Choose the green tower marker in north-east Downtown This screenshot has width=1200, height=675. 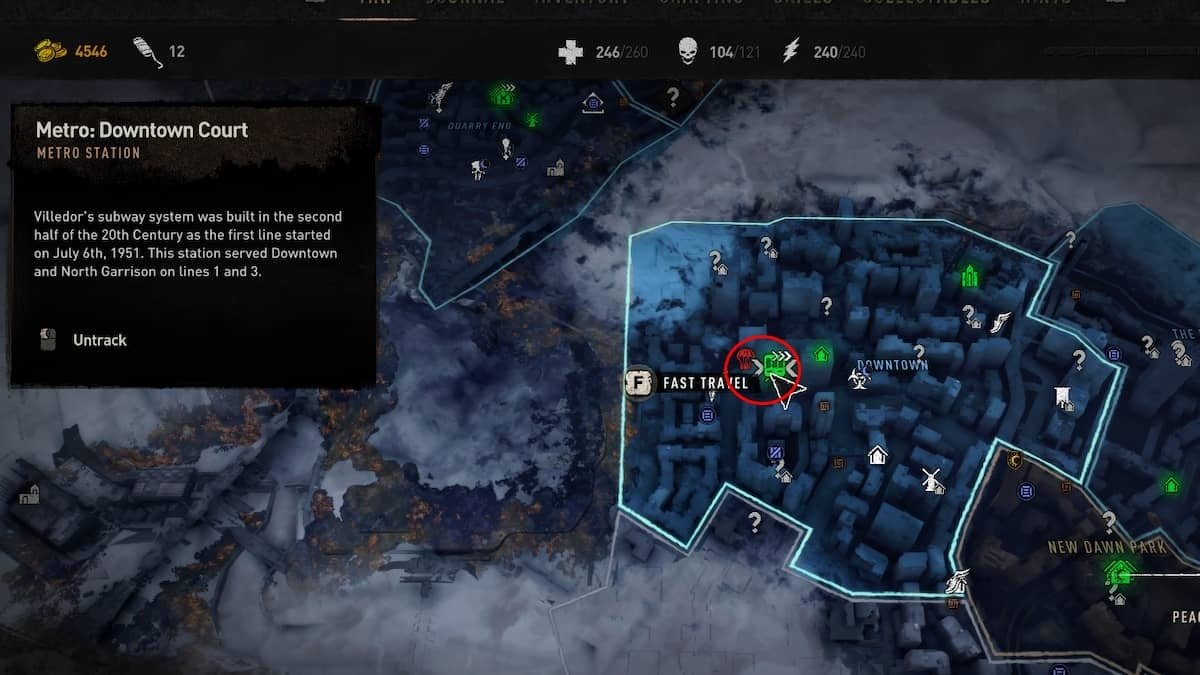[968, 275]
